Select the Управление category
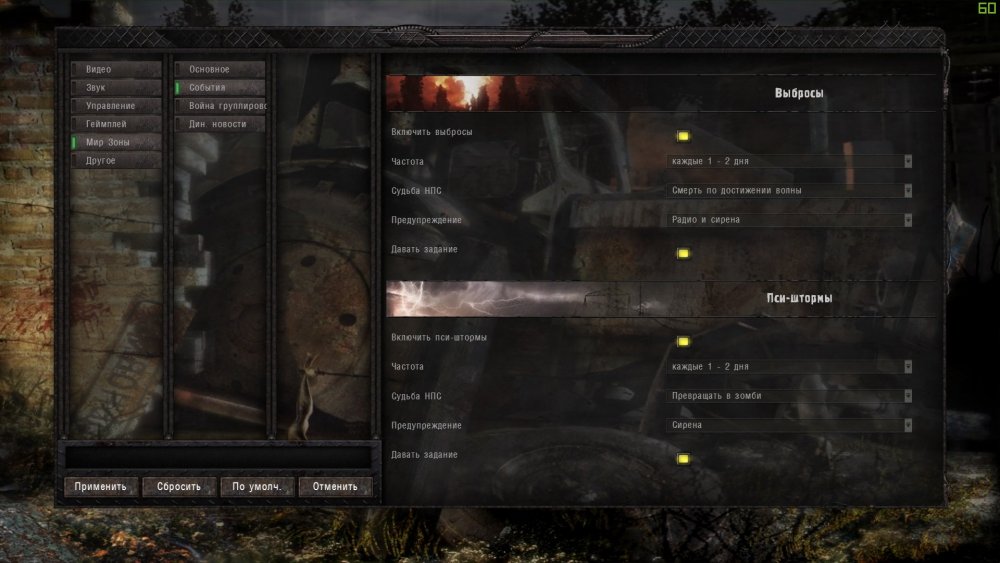 tap(115, 106)
